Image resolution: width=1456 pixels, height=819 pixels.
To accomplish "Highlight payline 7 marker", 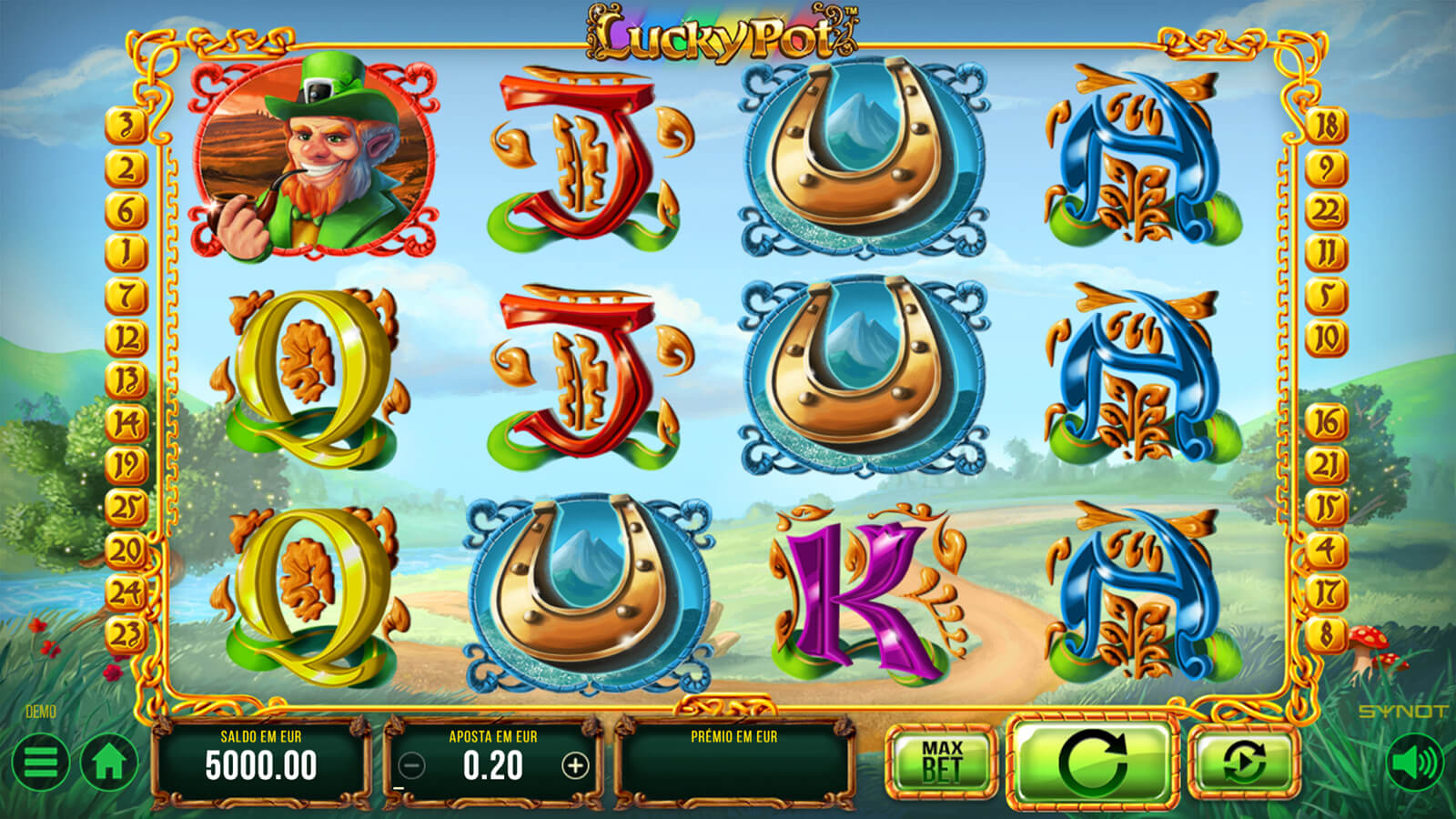I will click(x=126, y=296).
